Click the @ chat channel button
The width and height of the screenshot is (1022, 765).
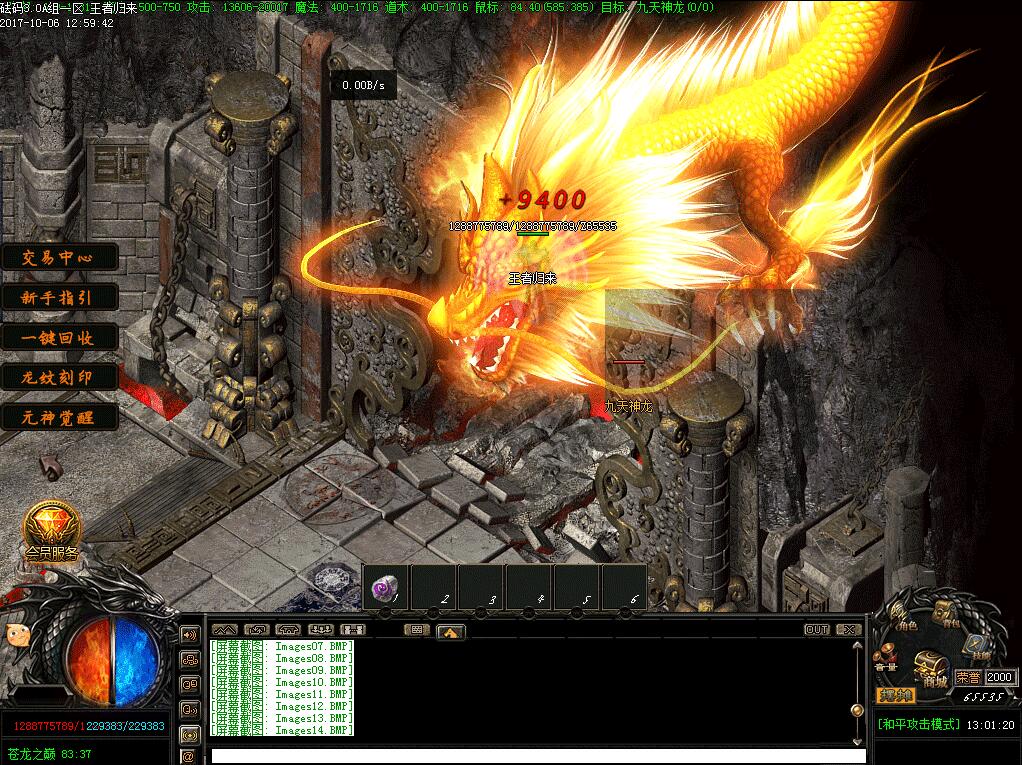coord(189,757)
